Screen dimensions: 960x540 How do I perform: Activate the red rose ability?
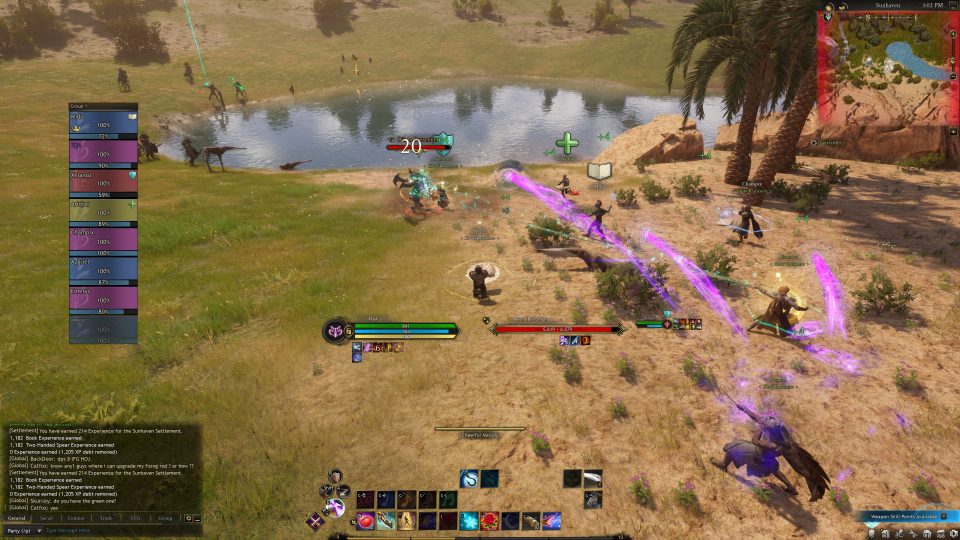(x=490, y=520)
